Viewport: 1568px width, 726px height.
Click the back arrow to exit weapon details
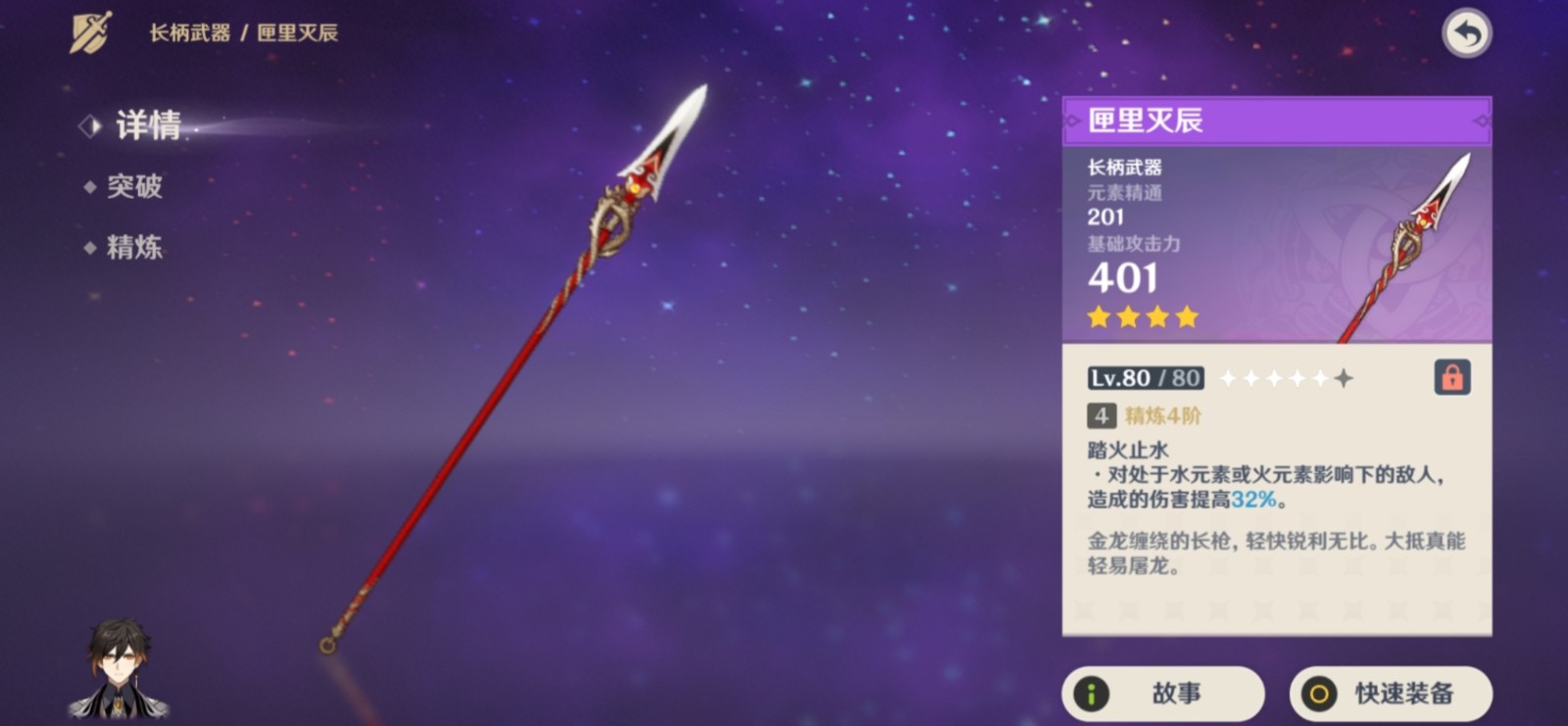click(x=1467, y=32)
